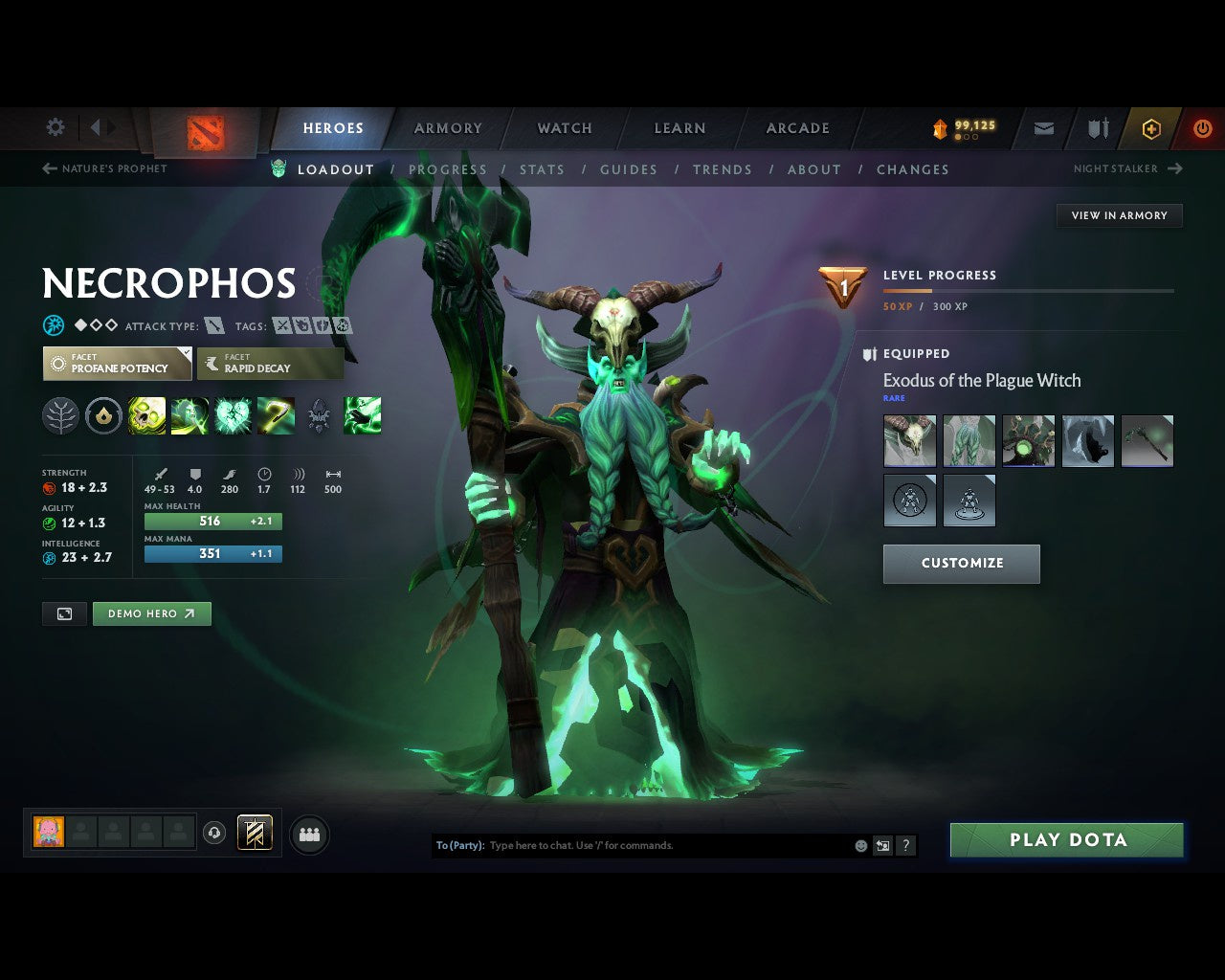The image size is (1225, 980).
Task: Switch to the Stats tab
Action: point(542,169)
